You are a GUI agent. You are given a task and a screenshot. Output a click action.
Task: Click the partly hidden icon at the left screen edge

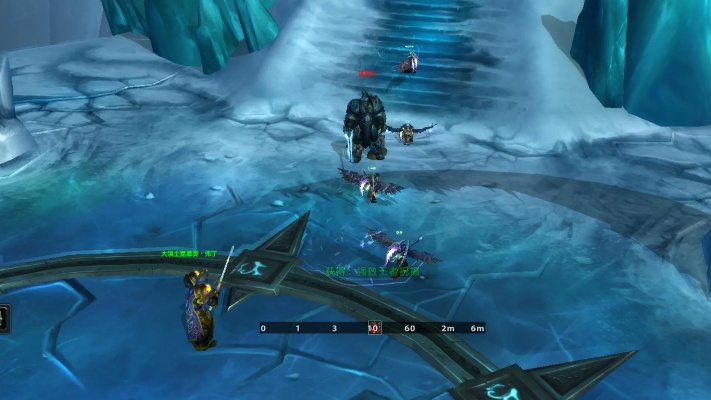point(3,320)
